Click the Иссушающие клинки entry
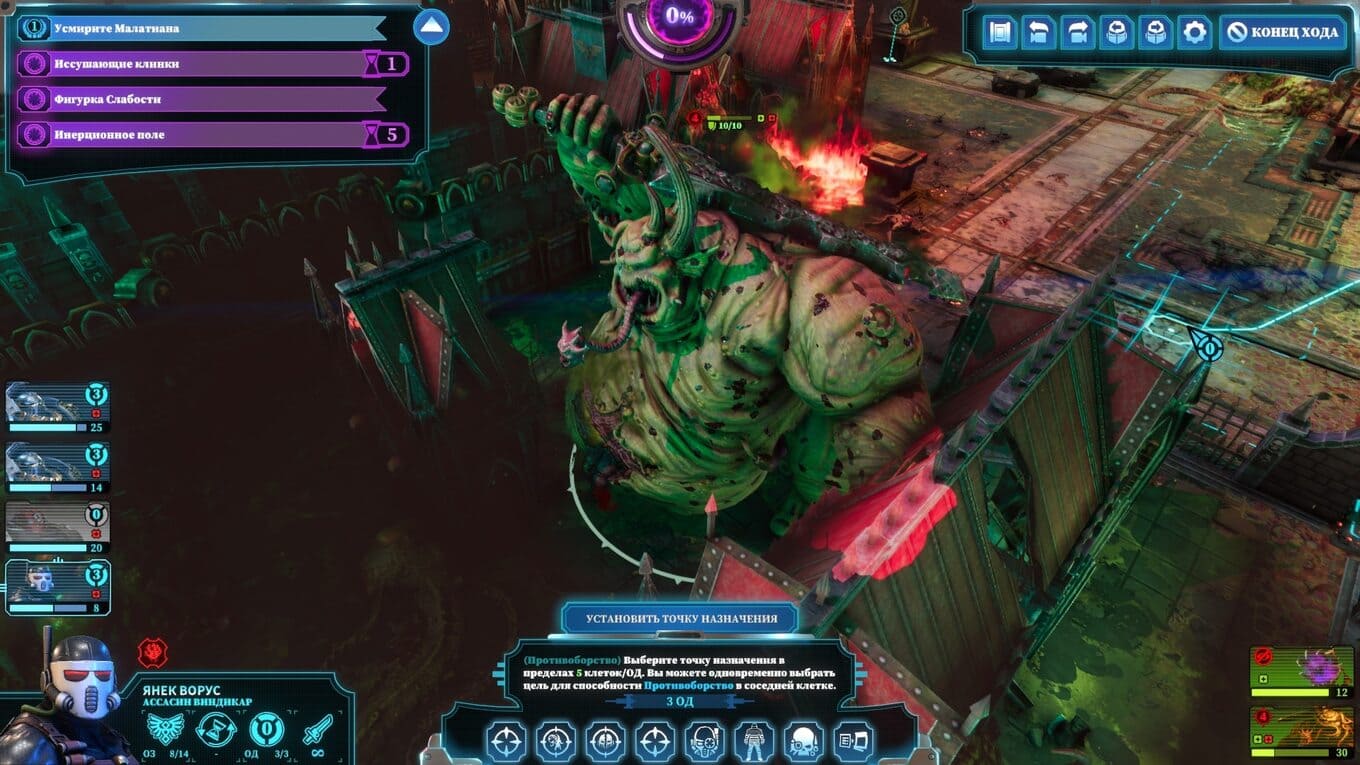The image size is (1360, 765). [x=190, y=64]
